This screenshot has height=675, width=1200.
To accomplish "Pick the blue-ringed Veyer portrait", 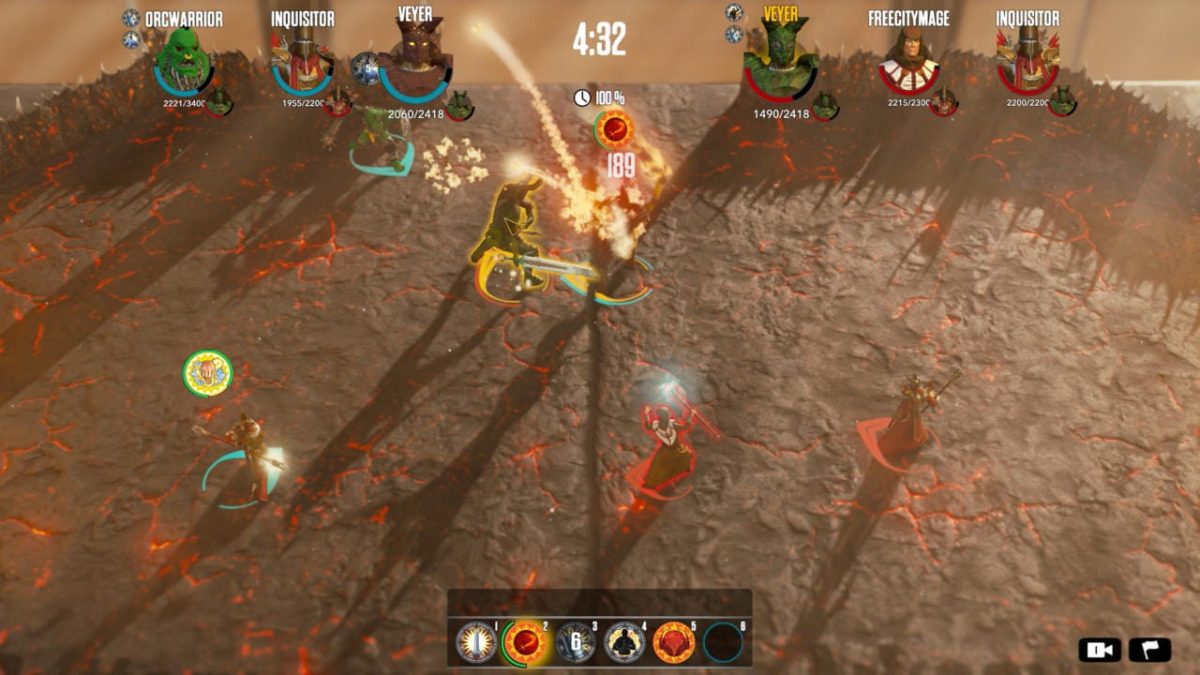I will (415, 62).
